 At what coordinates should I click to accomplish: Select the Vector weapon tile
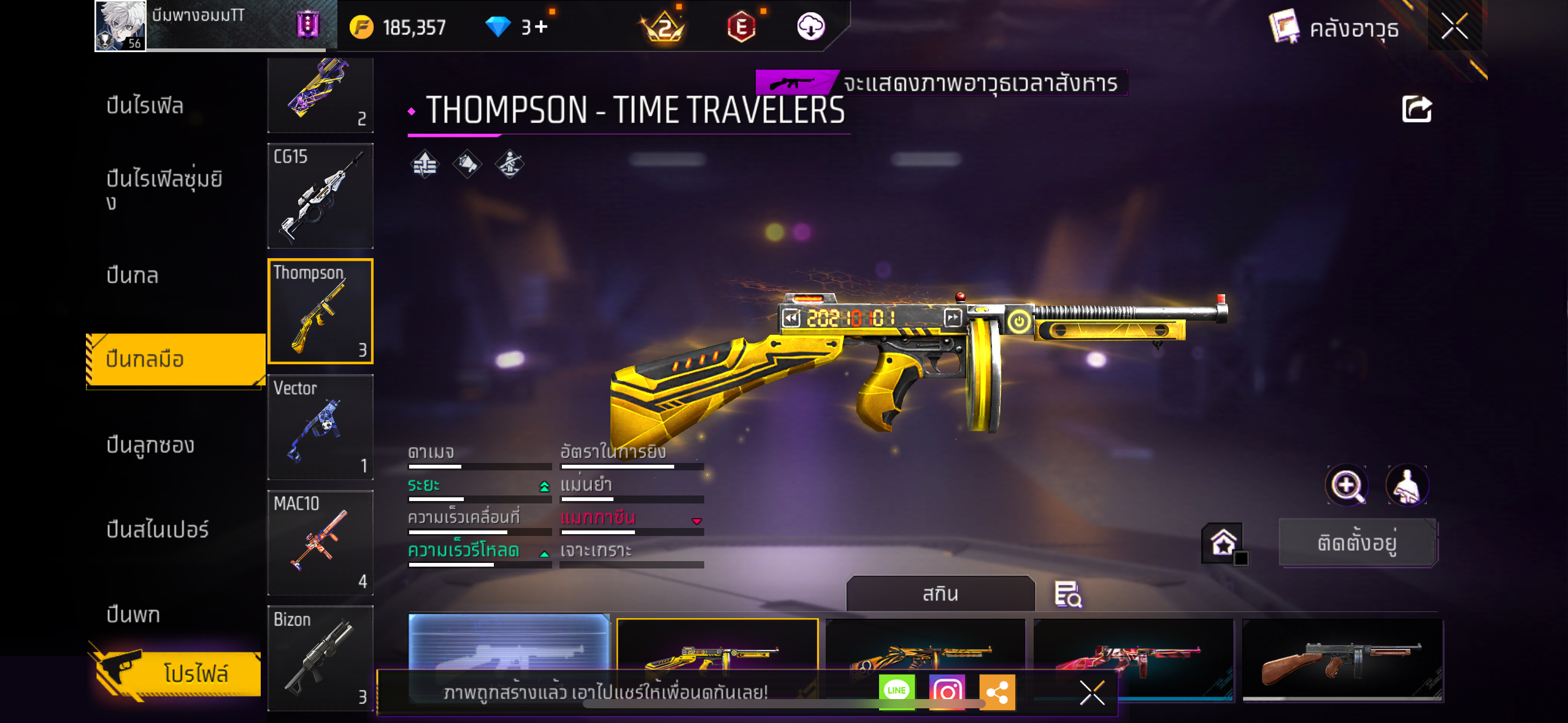pos(320,427)
